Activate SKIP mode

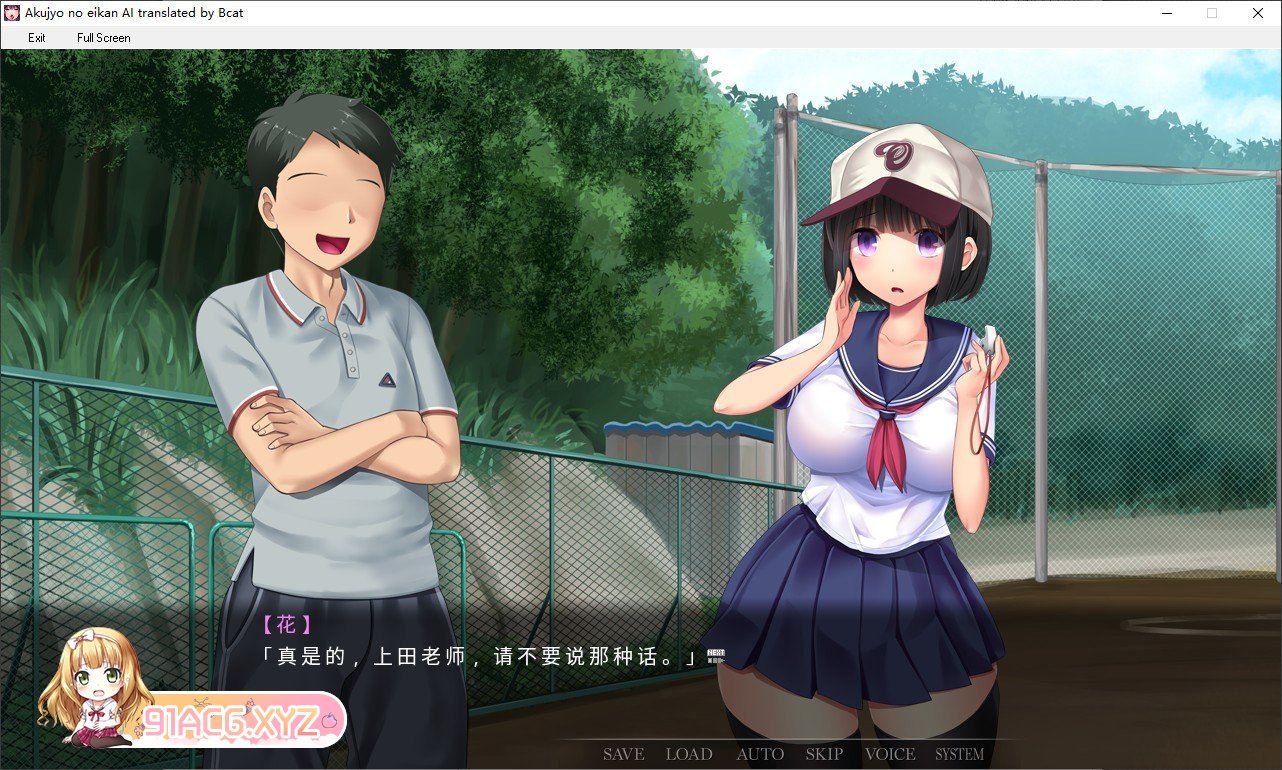pyautogui.click(x=824, y=754)
